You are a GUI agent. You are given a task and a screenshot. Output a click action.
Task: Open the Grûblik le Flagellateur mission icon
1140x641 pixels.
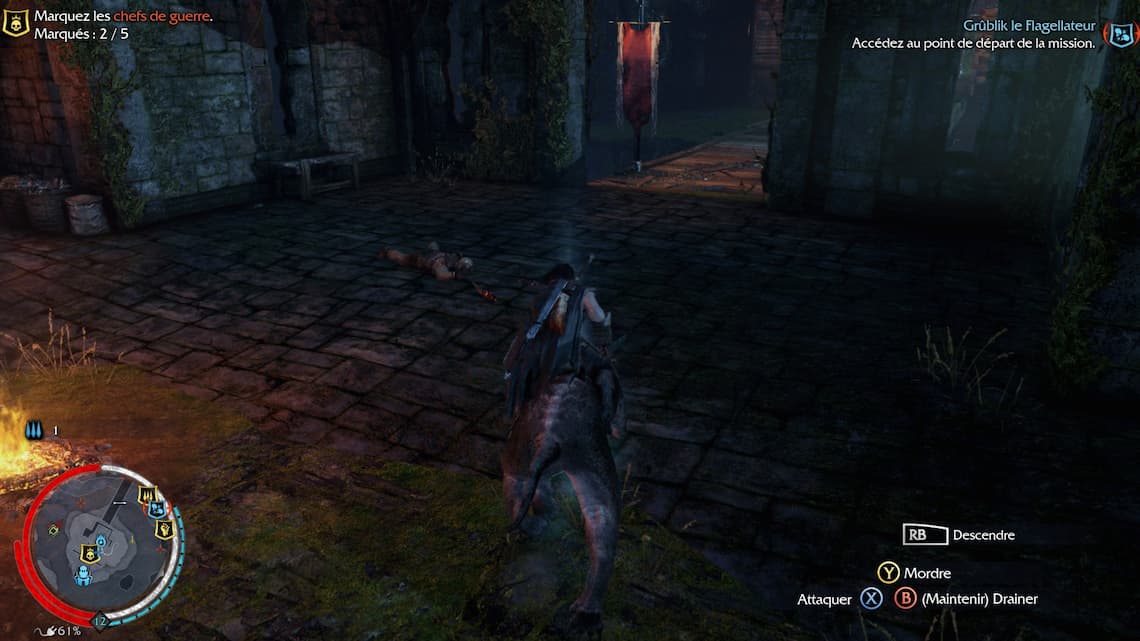[x=1118, y=35]
